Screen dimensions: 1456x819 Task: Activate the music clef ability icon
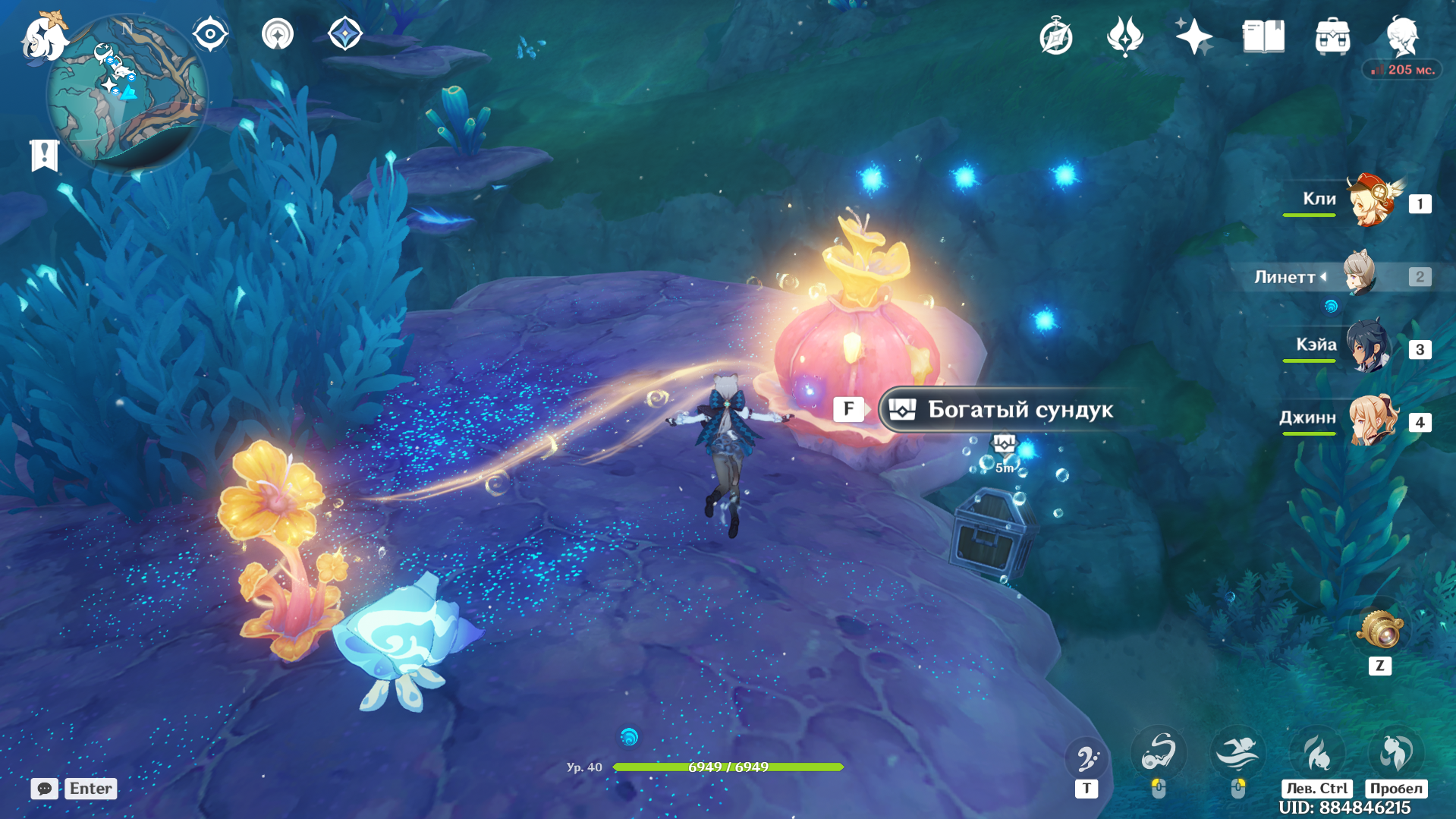pos(1086,758)
